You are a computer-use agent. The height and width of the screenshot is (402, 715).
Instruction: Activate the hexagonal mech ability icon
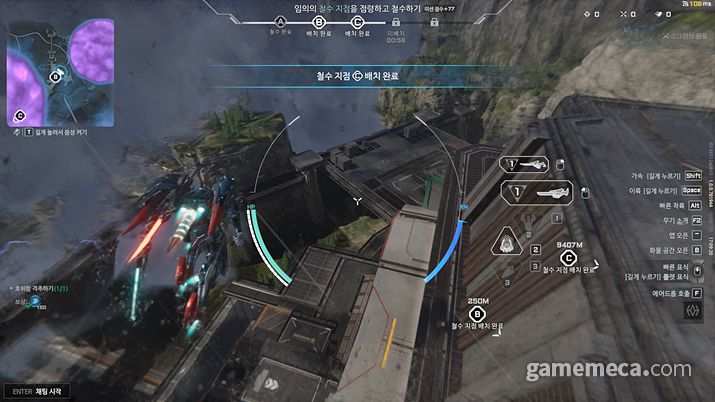pos(508,244)
